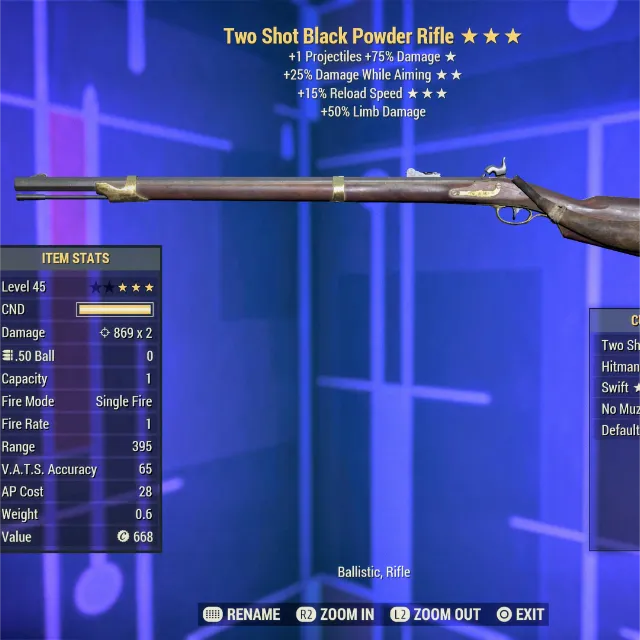
Task: Select Zoom Out on the bottom bar
Action: click(435, 614)
